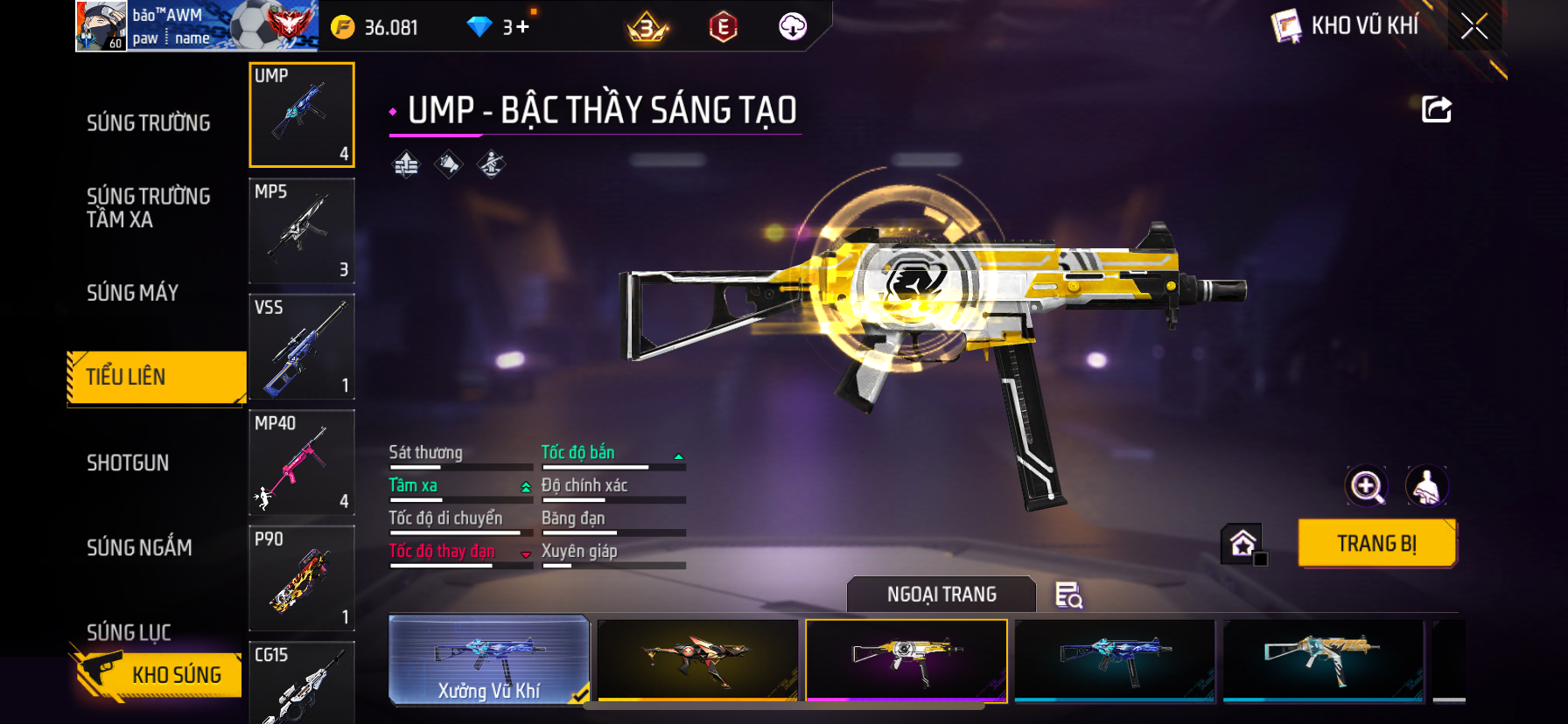Screen dimensions: 1568x724
Task: Click the share icon beside weapon title
Action: tap(1436, 109)
